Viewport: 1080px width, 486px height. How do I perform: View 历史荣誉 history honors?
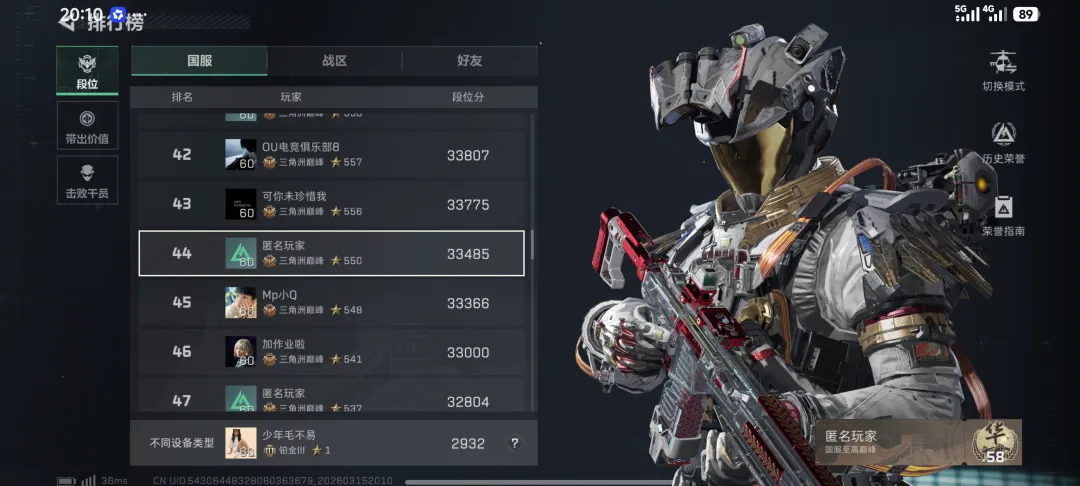tap(1003, 143)
